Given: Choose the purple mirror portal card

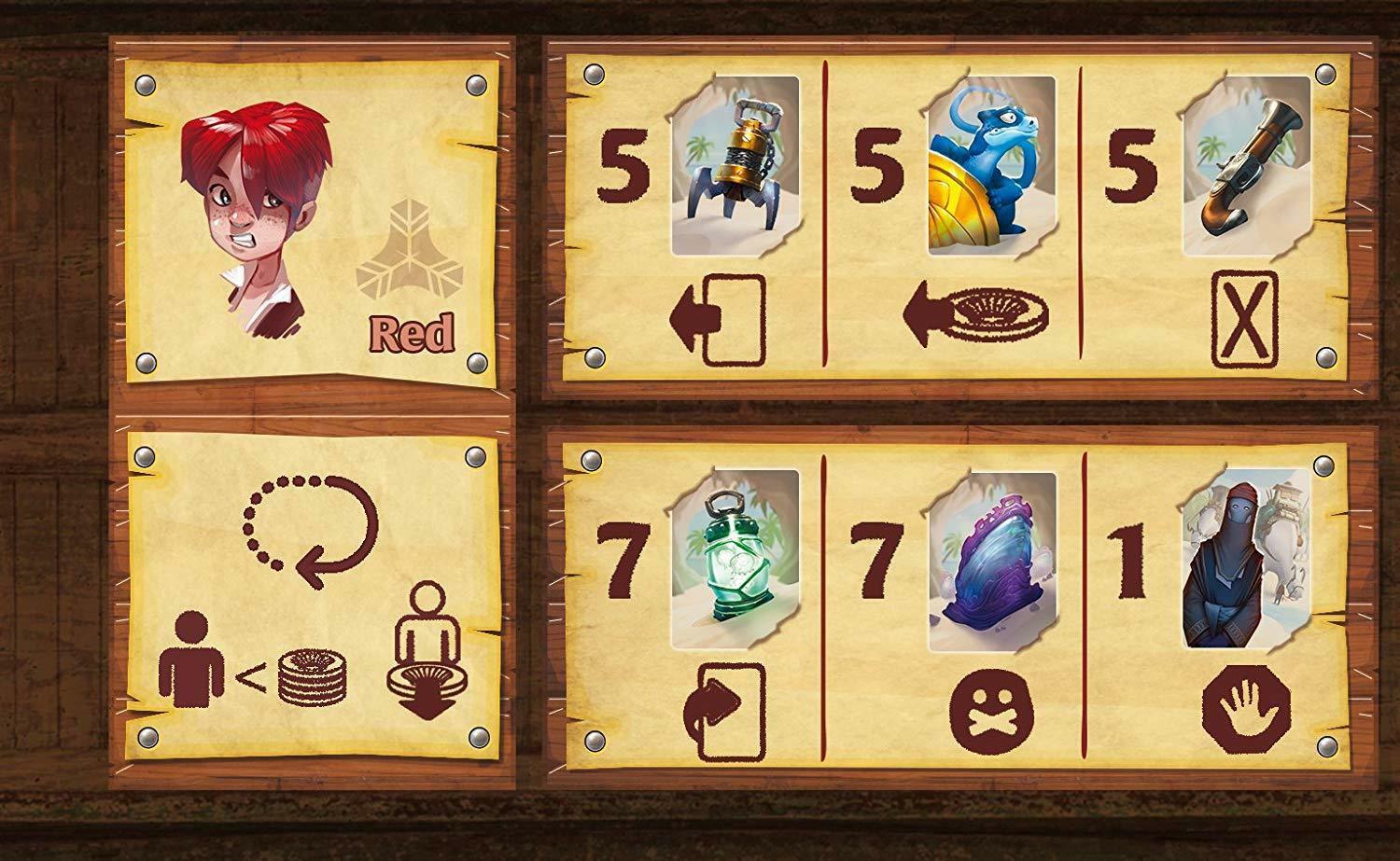Looking at the screenshot, I should pyautogui.click(x=992, y=560).
